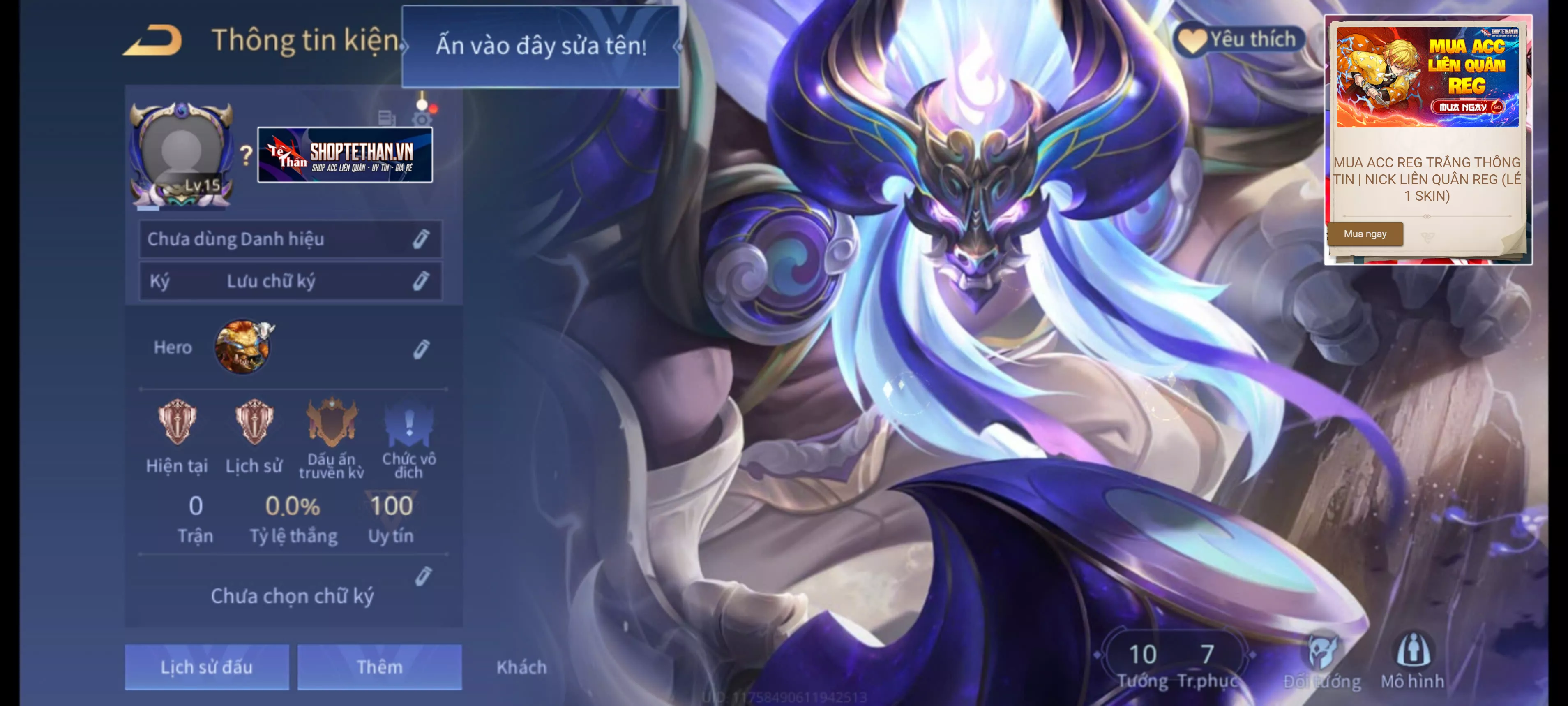Edit the 'Chưa dùng Danh hiệu' title
This screenshot has height=706, width=1568.
pyautogui.click(x=421, y=239)
